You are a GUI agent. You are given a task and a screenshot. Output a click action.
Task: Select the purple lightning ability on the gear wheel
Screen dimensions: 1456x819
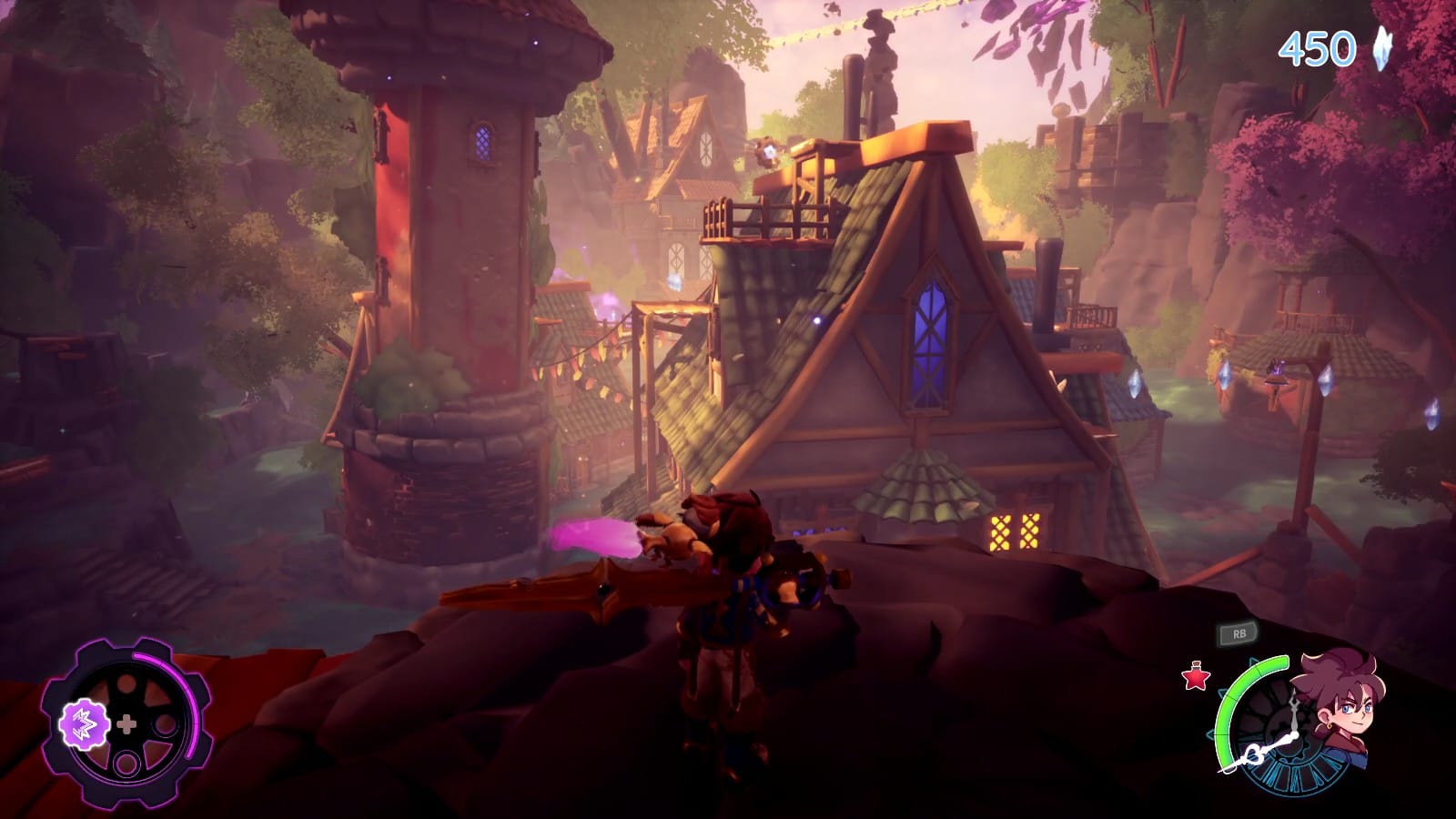click(x=79, y=723)
